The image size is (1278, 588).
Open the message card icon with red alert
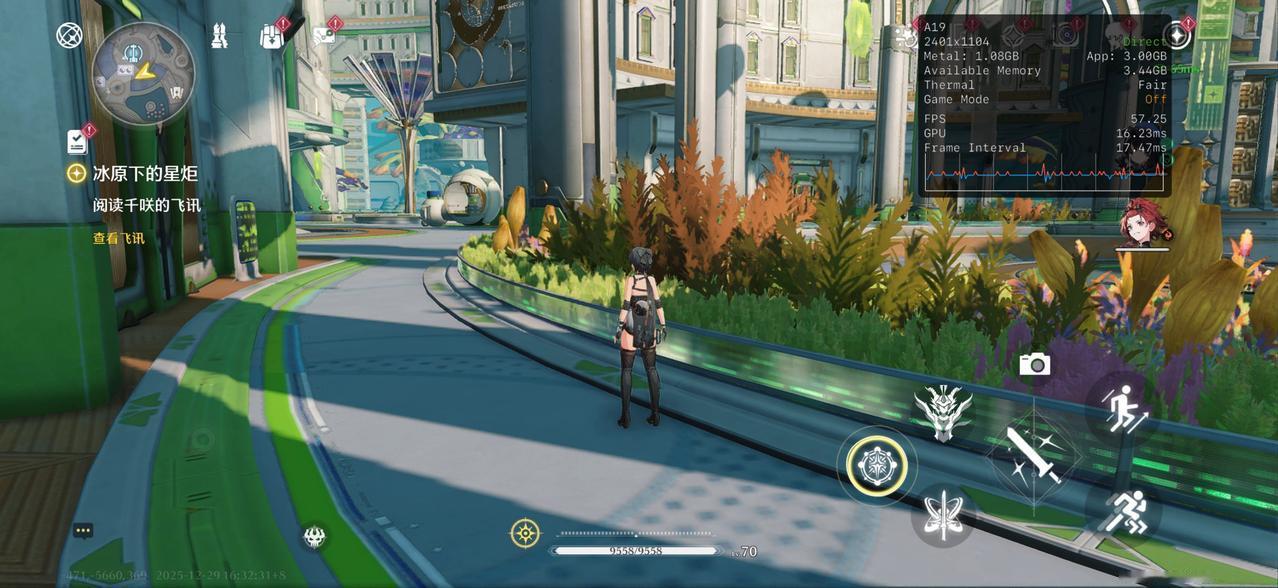click(324, 37)
